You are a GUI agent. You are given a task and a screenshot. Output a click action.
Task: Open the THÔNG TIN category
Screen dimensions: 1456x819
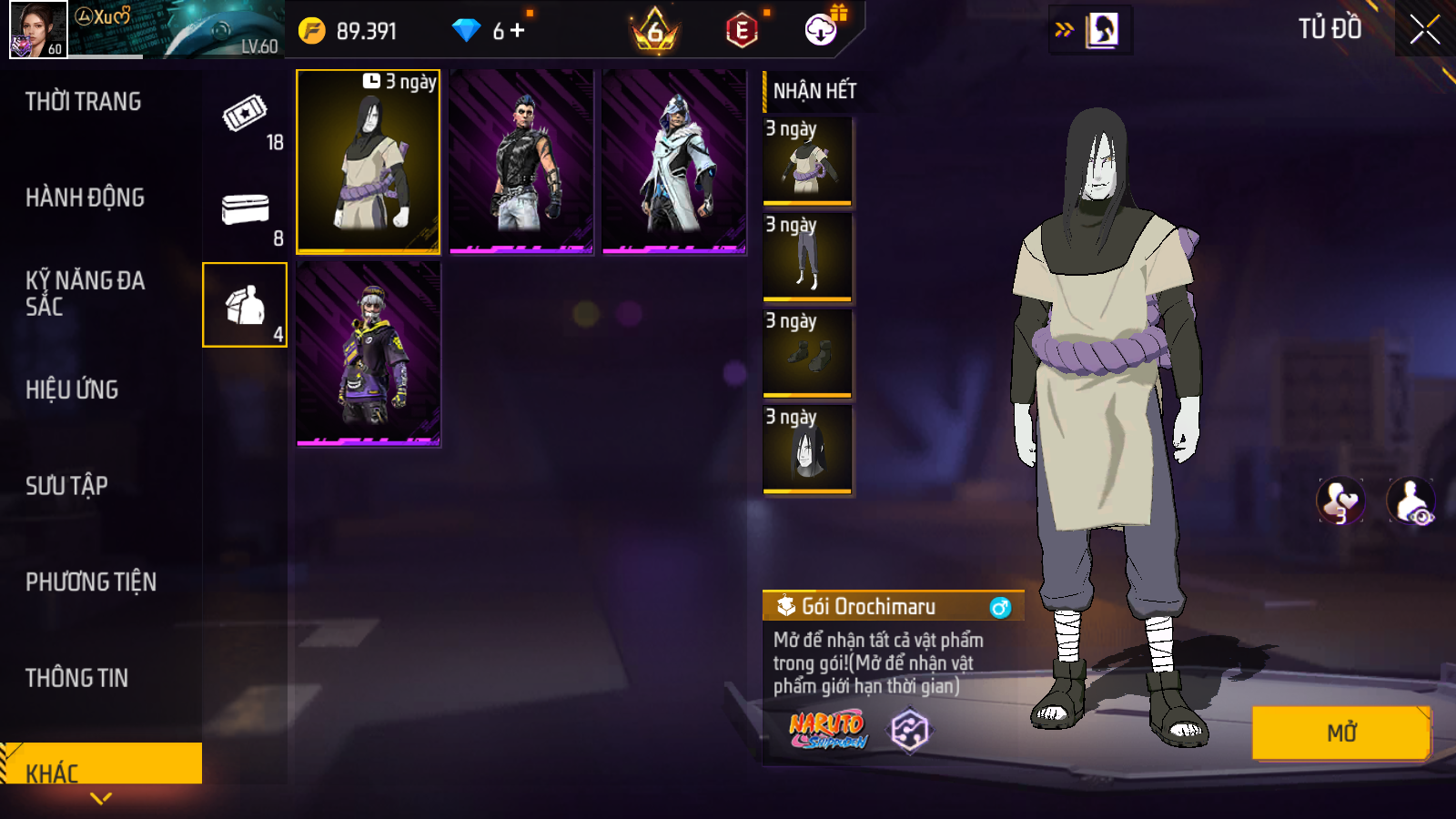tap(77, 678)
